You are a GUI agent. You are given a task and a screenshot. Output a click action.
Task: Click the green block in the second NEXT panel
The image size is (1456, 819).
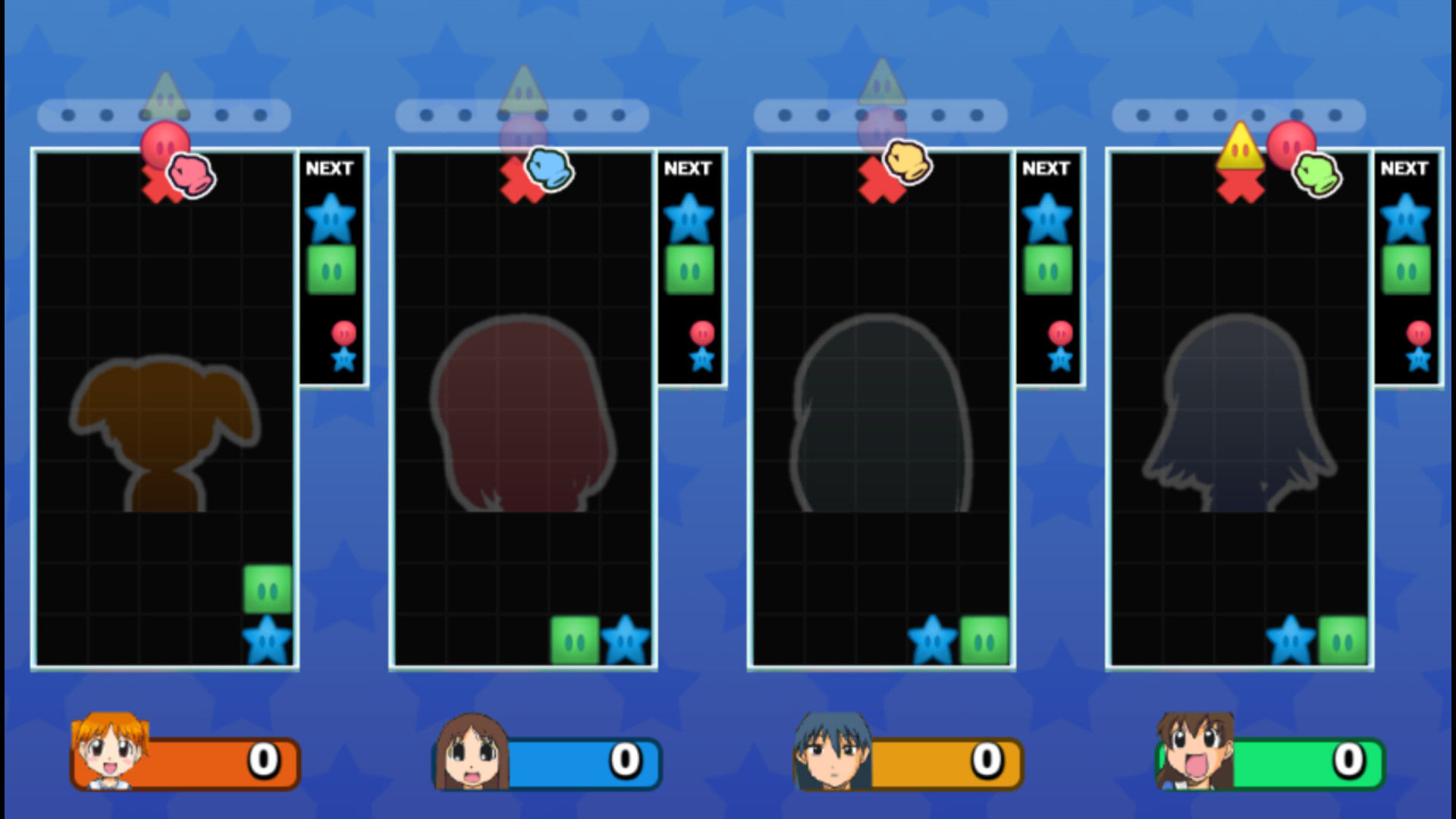click(x=689, y=269)
